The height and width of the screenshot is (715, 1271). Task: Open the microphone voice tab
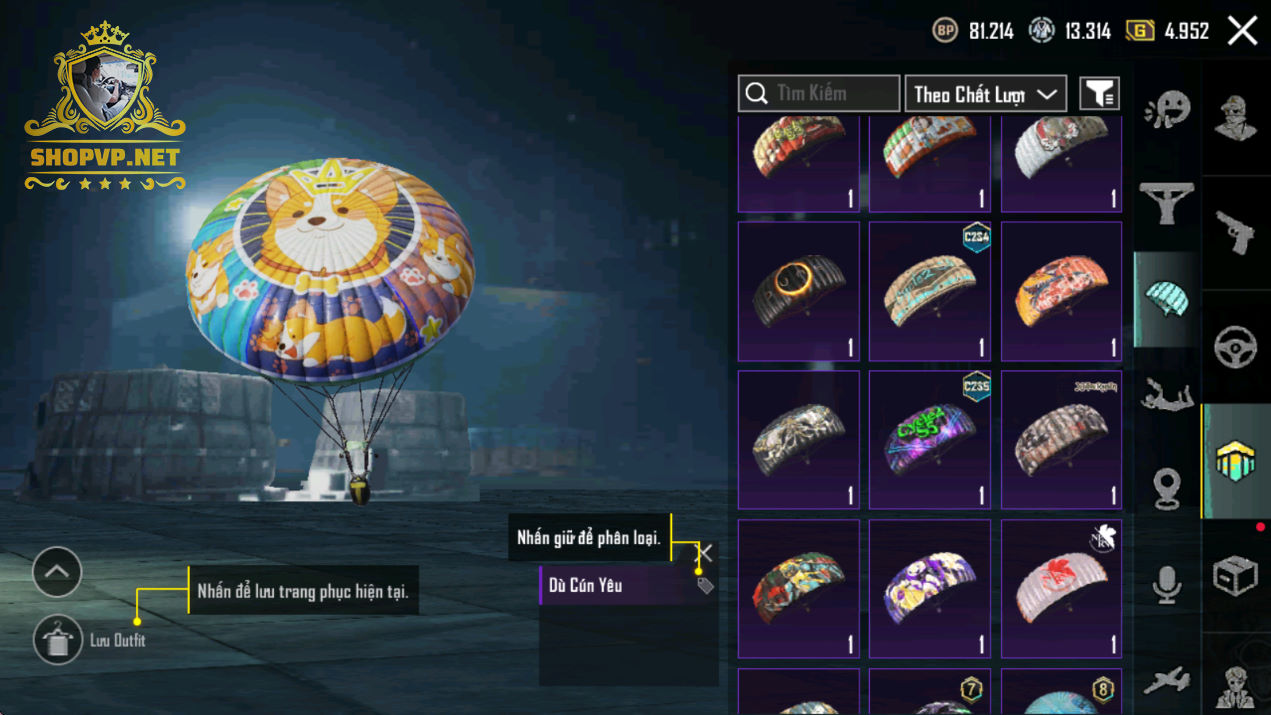click(x=1166, y=584)
